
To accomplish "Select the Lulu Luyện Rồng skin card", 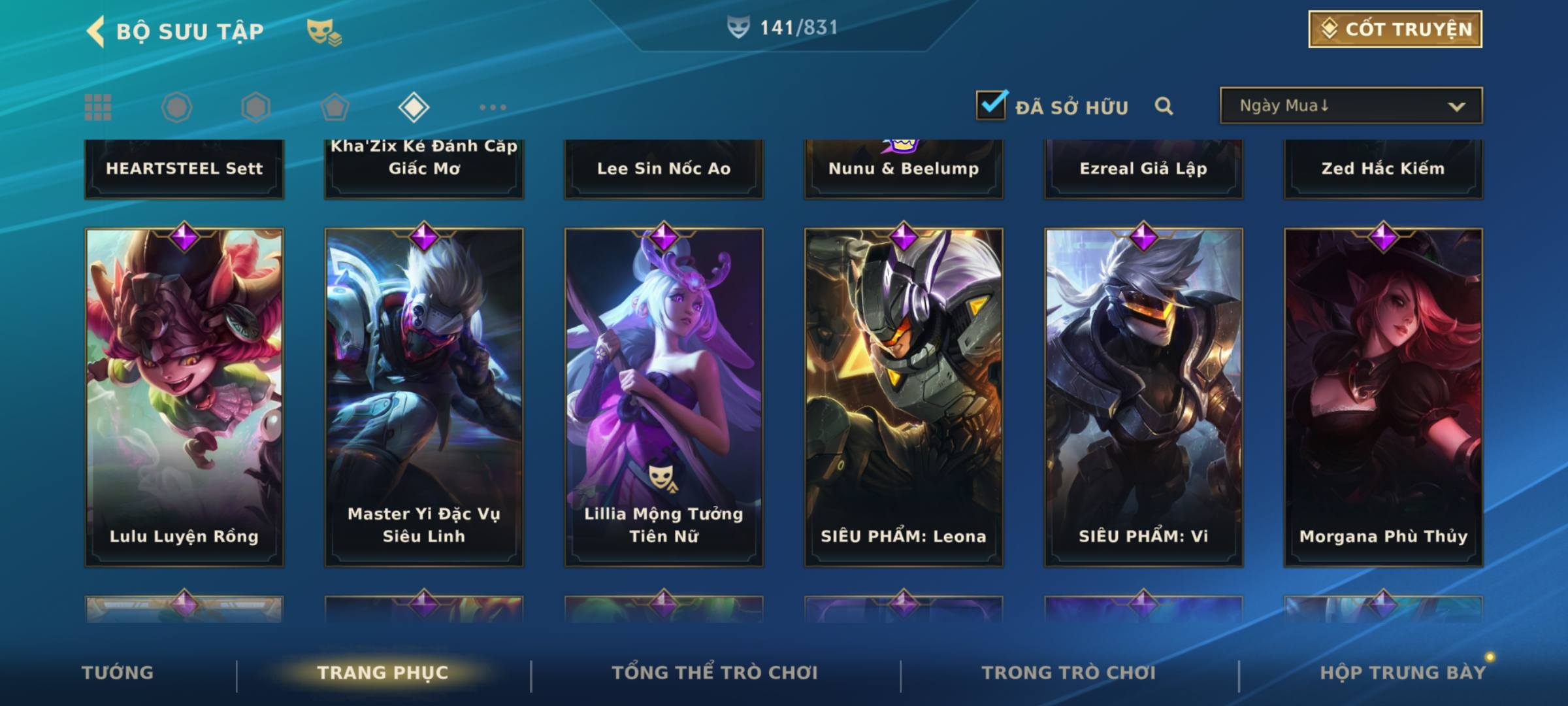I will 184,396.
